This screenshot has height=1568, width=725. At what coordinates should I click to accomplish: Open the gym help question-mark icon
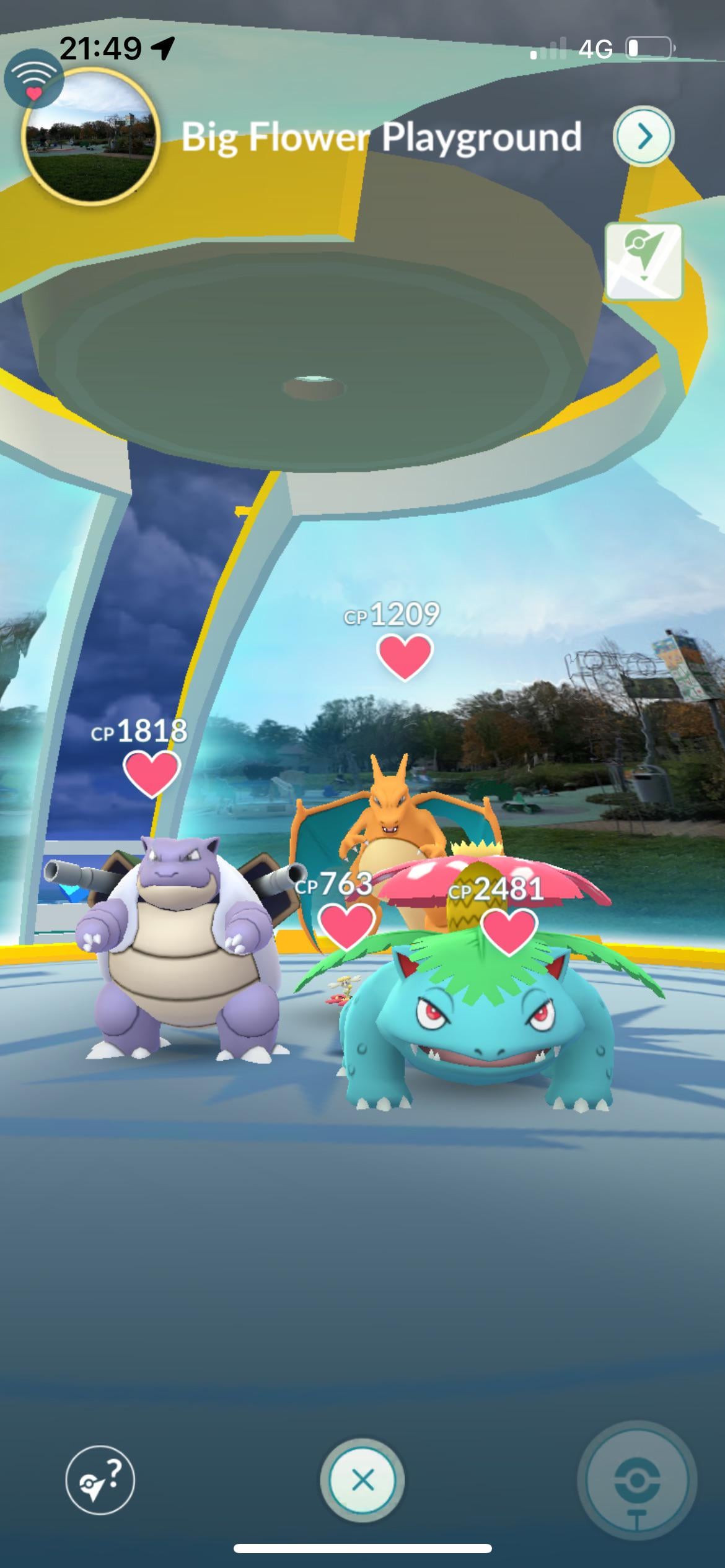pos(100,1481)
